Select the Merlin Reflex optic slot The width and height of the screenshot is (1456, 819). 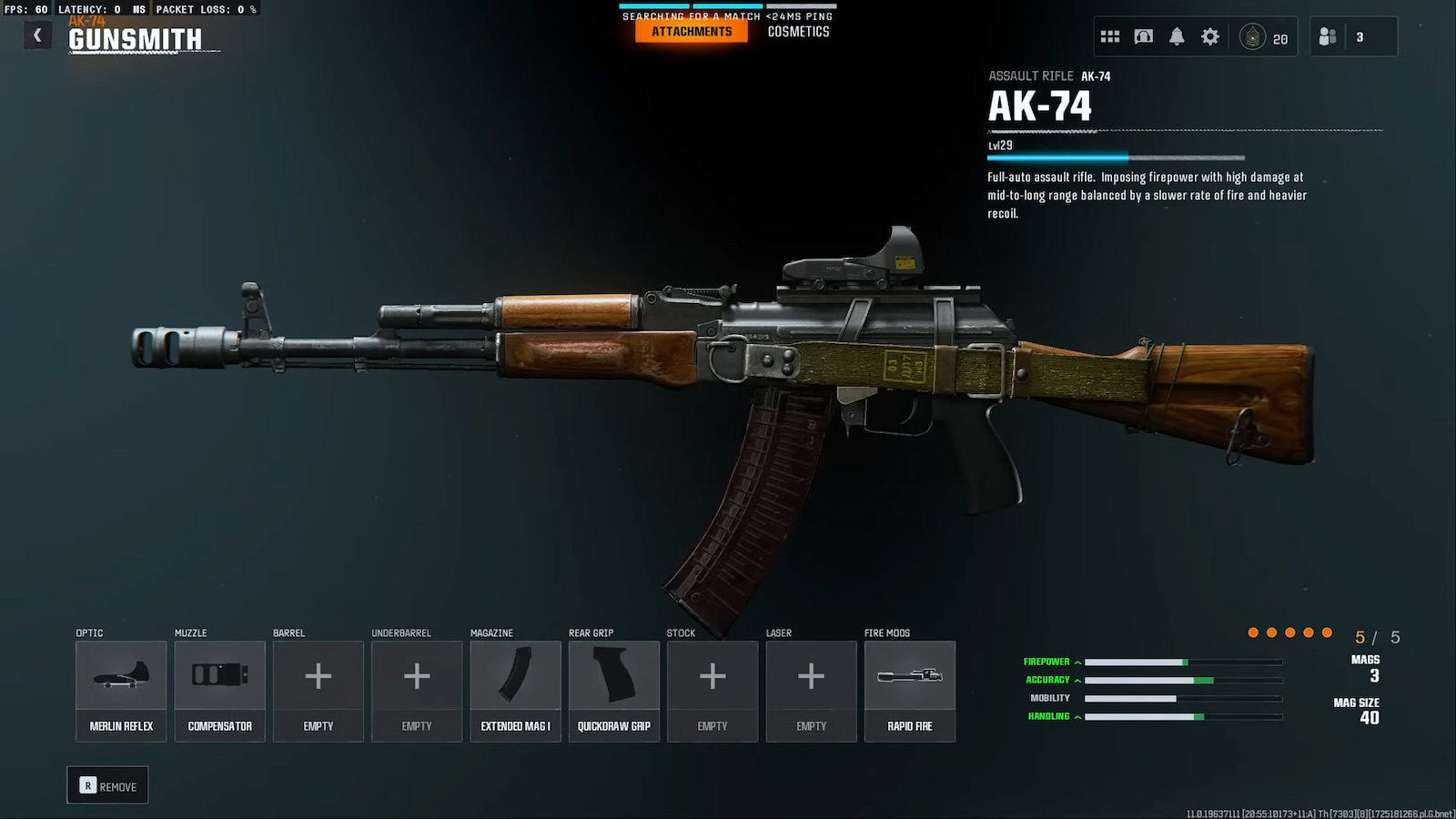point(121,691)
